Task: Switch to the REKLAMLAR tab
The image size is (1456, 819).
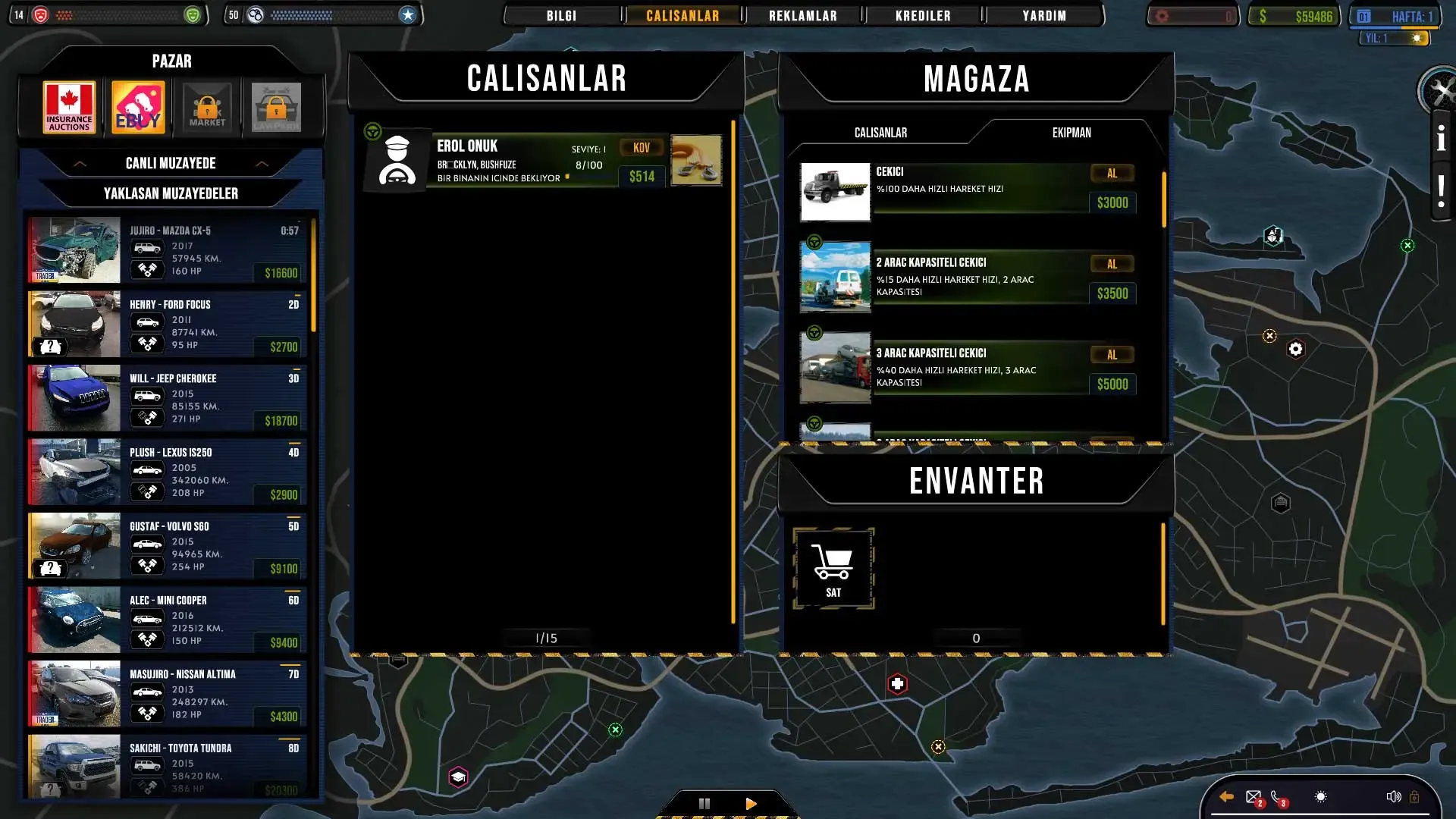Action: pos(802,16)
